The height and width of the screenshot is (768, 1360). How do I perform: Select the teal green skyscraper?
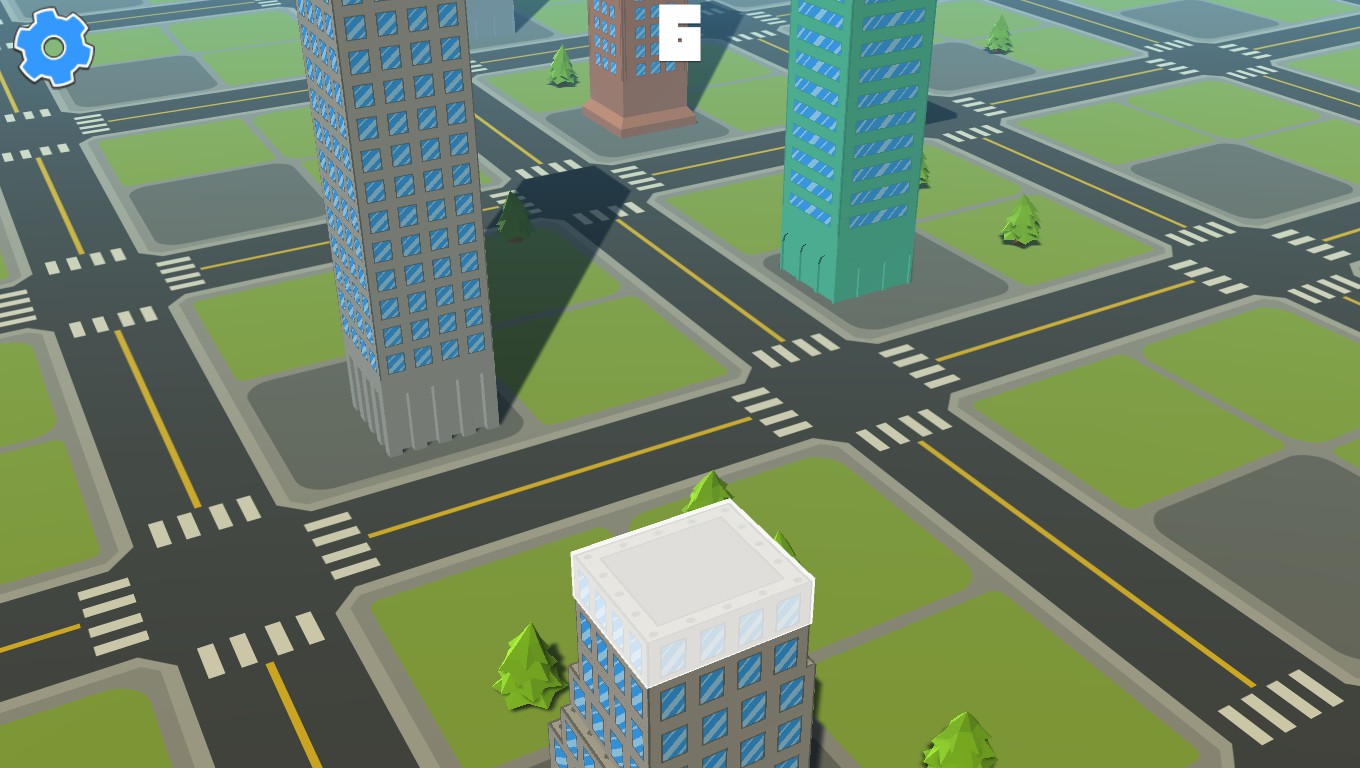pos(857,140)
